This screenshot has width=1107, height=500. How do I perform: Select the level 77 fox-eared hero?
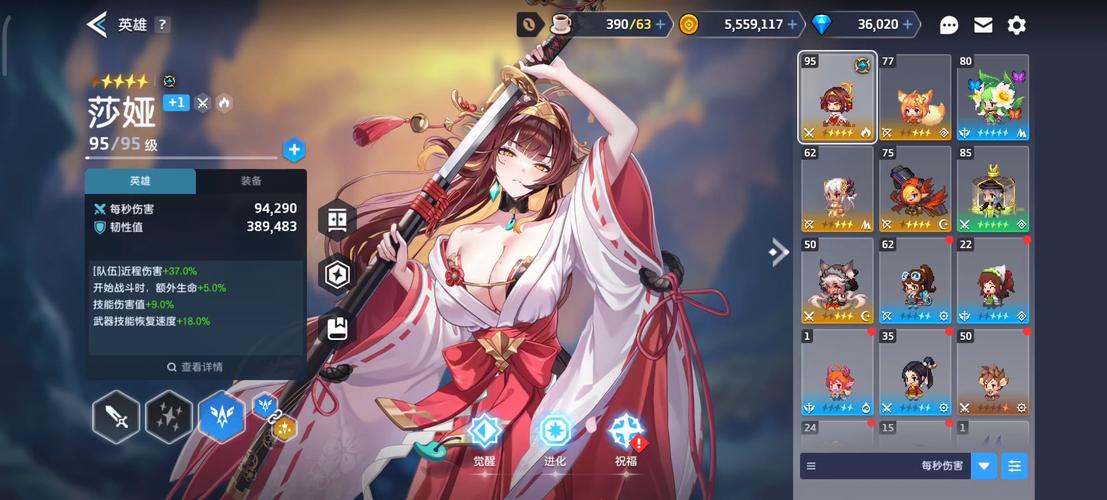click(915, 97)
